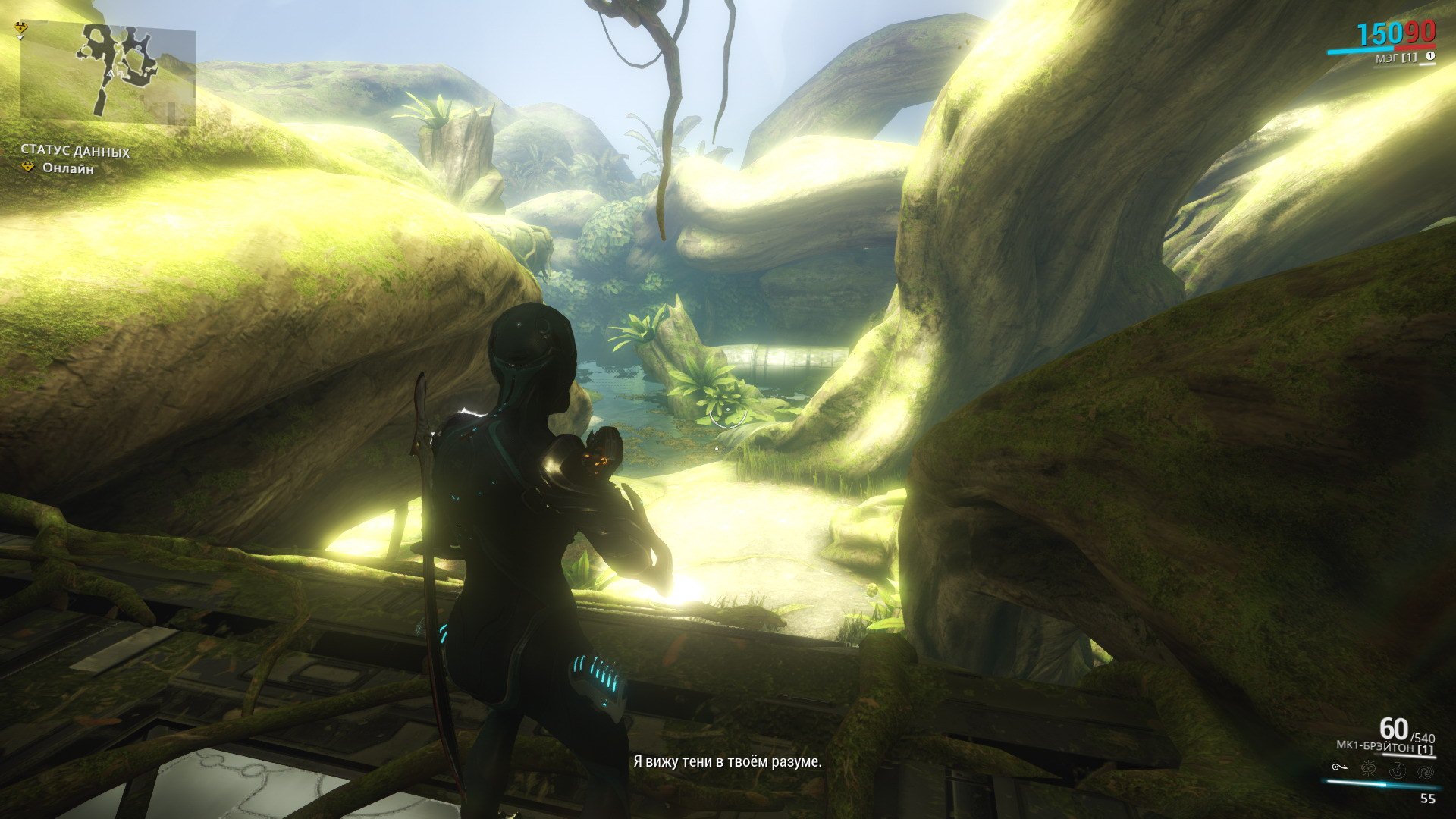Activate the Polarize ability icon
This screenshot has height=819, width=1456.
pos(1397,770)
